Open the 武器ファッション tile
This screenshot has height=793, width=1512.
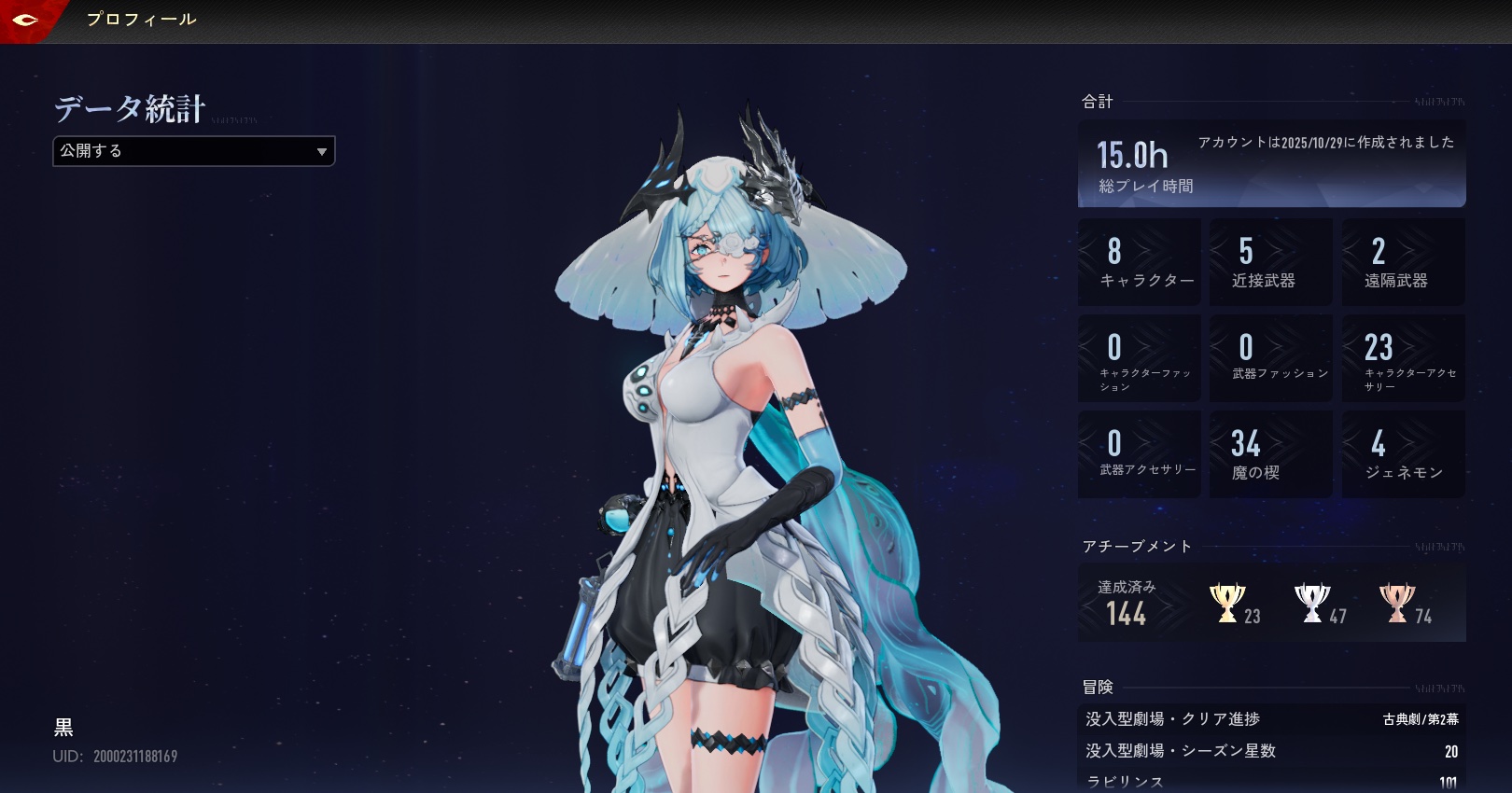click(x=1270, y=358)
